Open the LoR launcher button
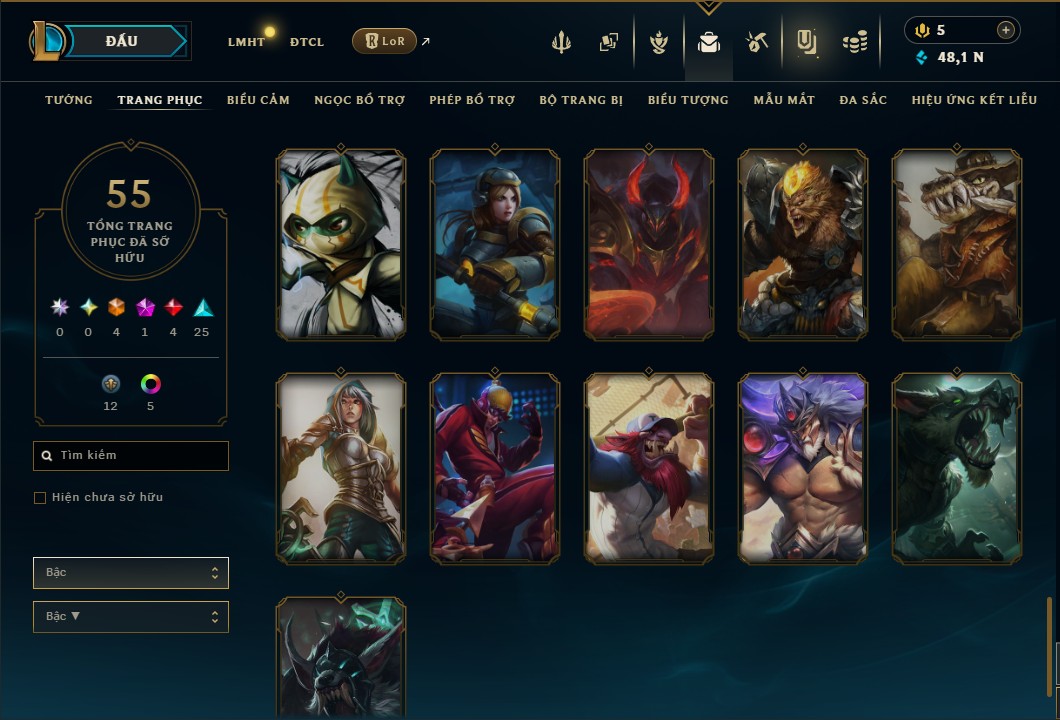 (x=384, y=41)
